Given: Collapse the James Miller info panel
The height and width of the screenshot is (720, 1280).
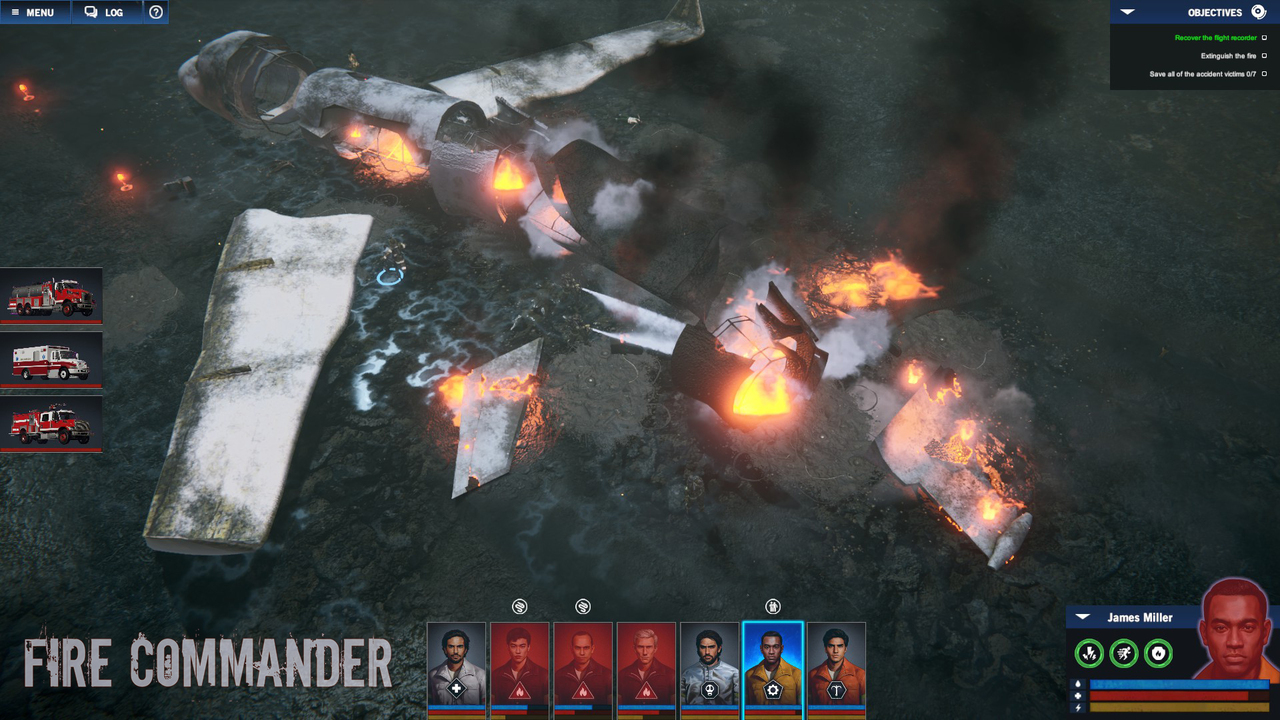Looking at the screenshot, I should pyautogui.click(x=1083, y=617).
